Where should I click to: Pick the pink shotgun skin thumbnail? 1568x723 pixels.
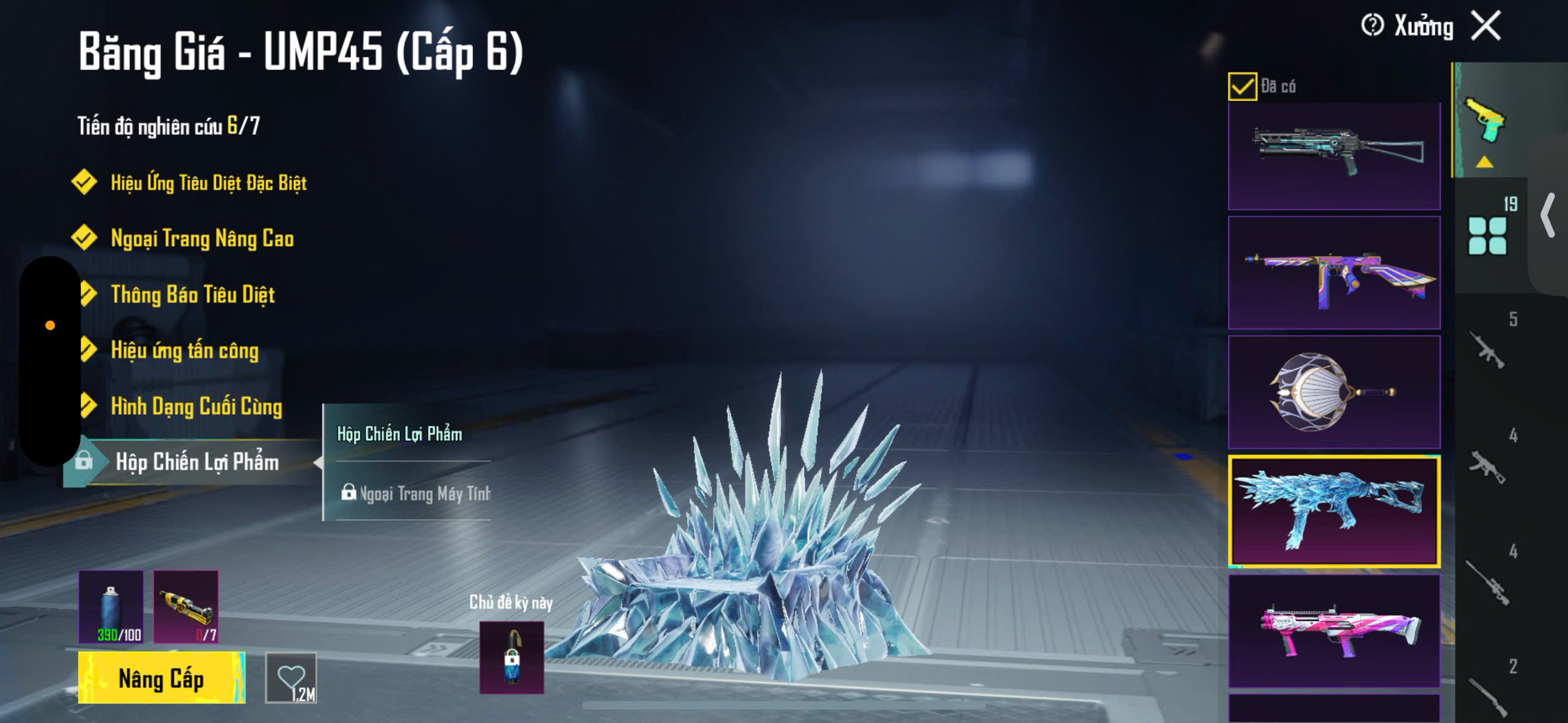(1334, 631)
